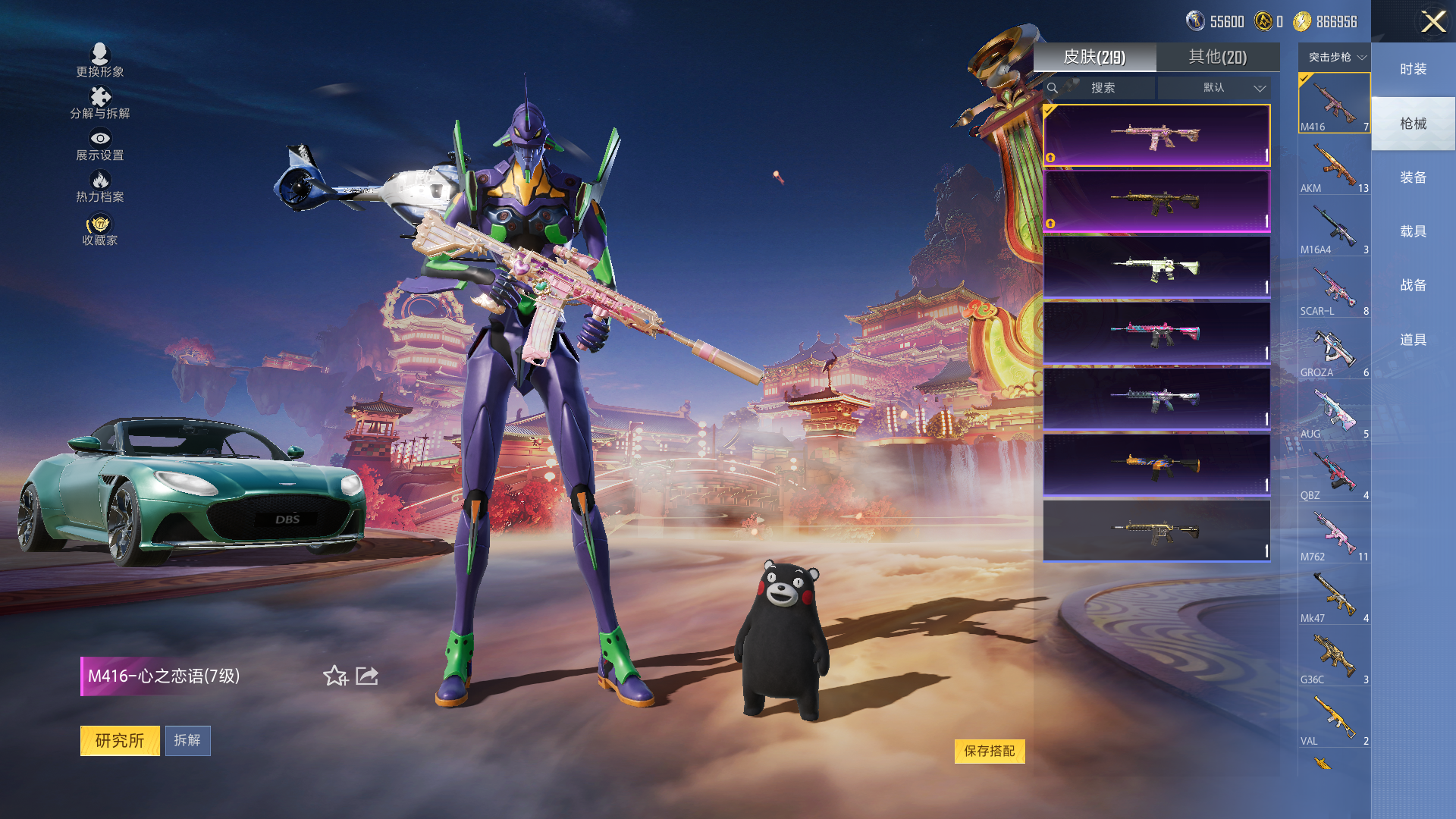Open the 研究所 lab button
The image size is (1456, 819).
[x=120, y=740]
